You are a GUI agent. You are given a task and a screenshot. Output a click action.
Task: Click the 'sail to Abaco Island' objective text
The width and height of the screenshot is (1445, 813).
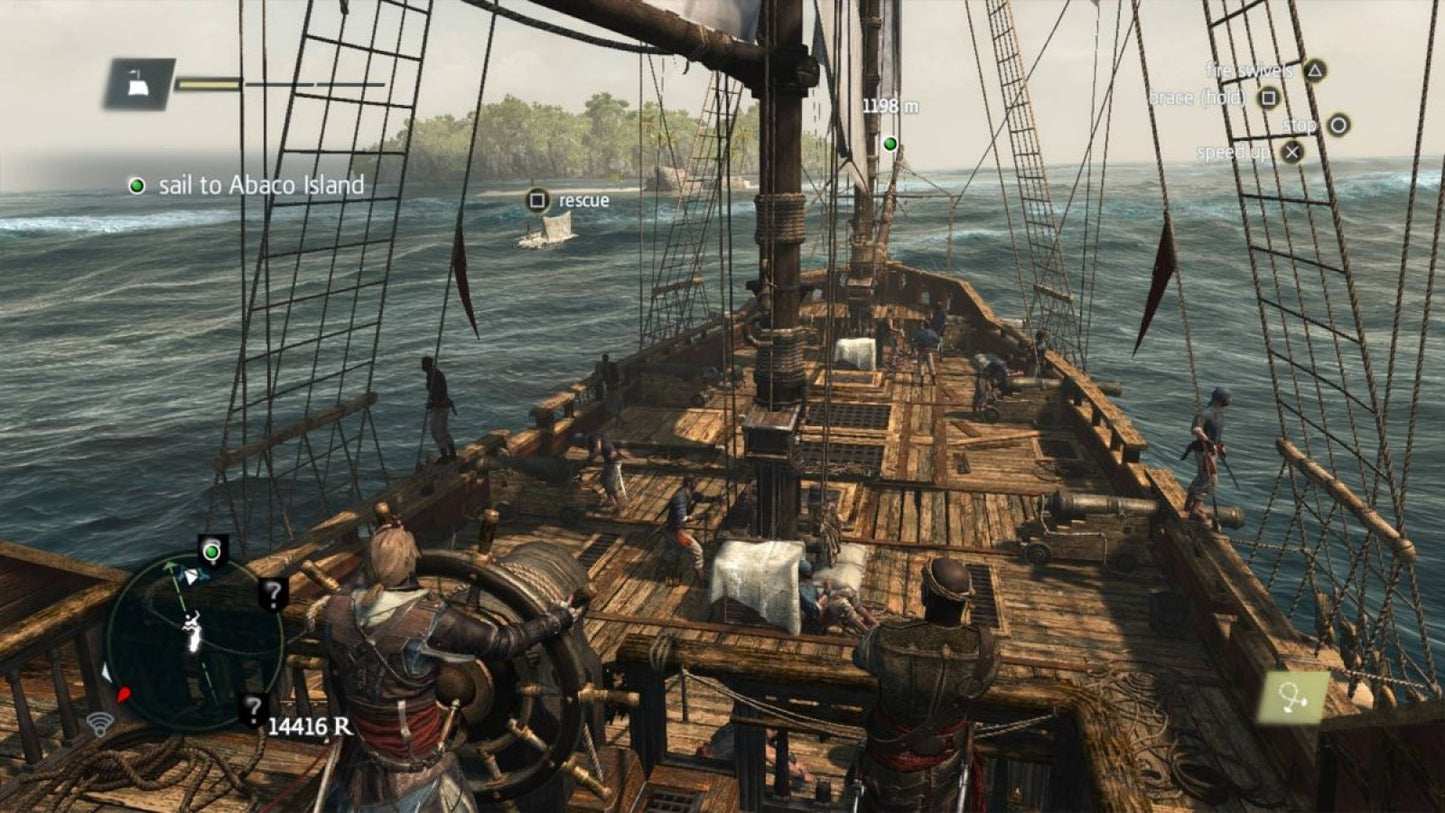(x=261, y=185)
